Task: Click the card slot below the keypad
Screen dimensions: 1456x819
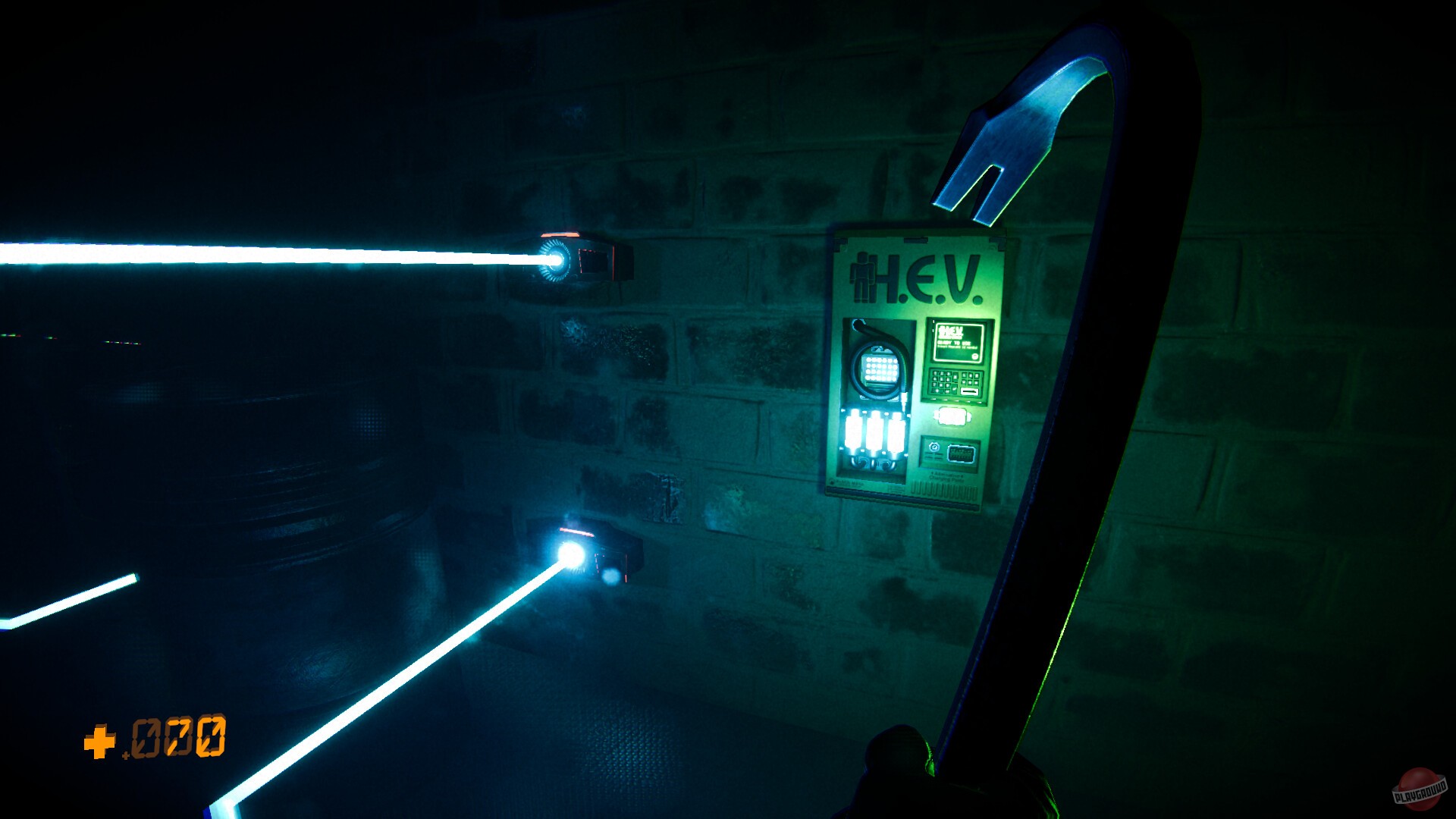Action: 968,392
